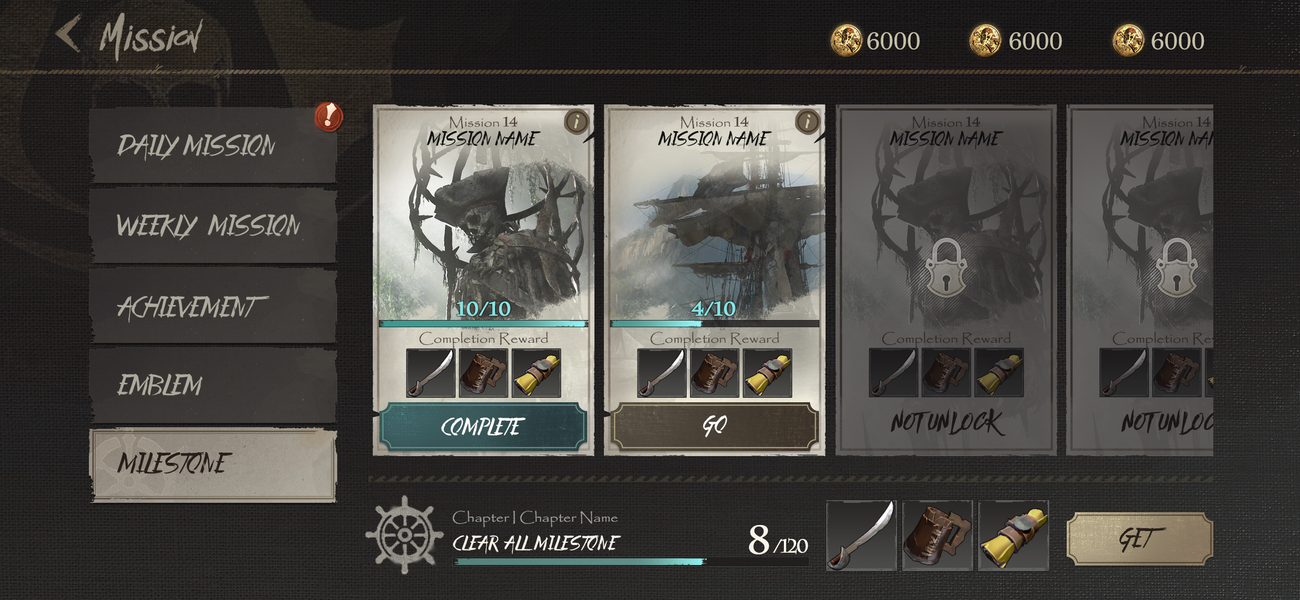Show info for the shipwreck mission card
1300x600 pixels.
(x=808, y=122)
